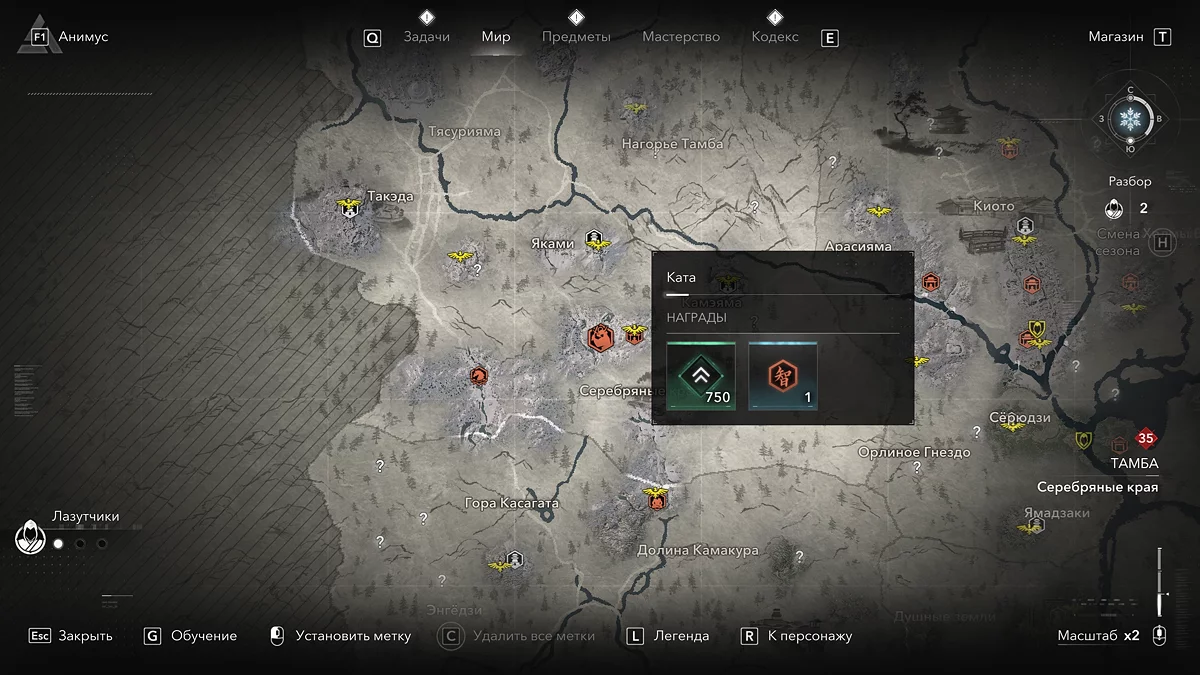
Task: Click the snowflake season compass
Action: pyautogui.click(x=1131, y=119)
